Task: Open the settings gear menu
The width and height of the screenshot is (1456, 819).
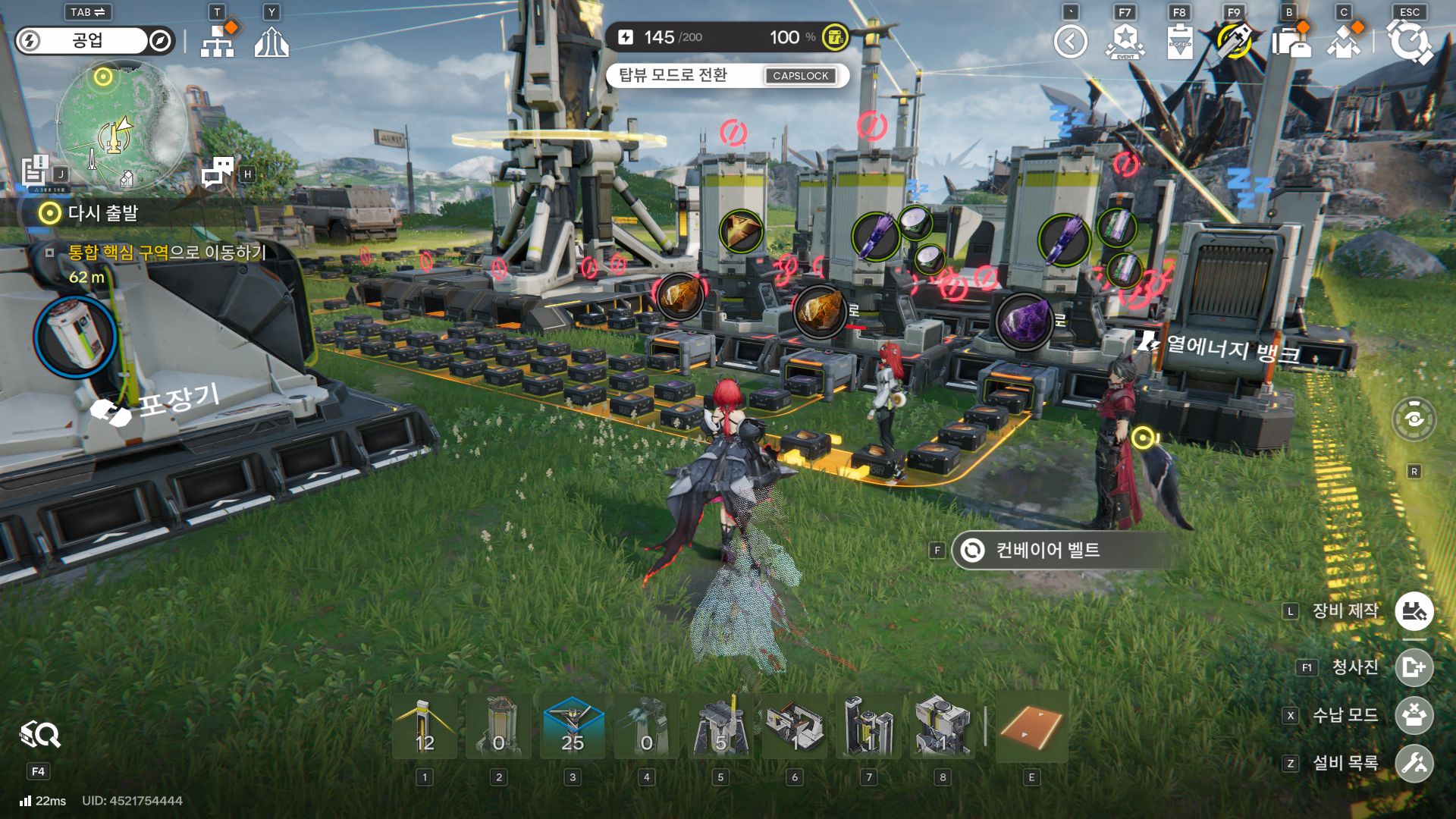Action: point(1409,42)
